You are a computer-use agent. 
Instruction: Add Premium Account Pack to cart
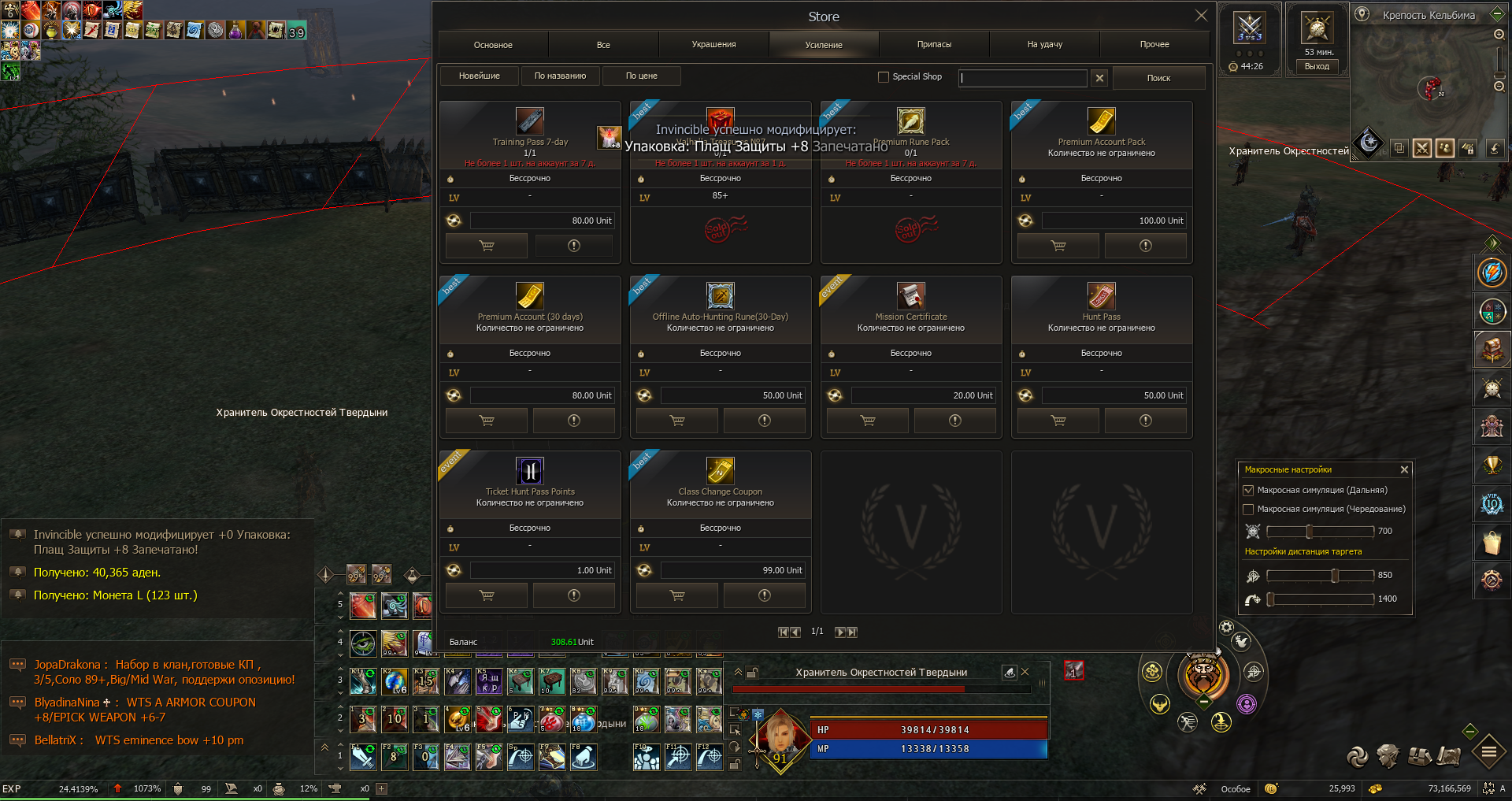pyautogui.click(x=1058, y=247)
